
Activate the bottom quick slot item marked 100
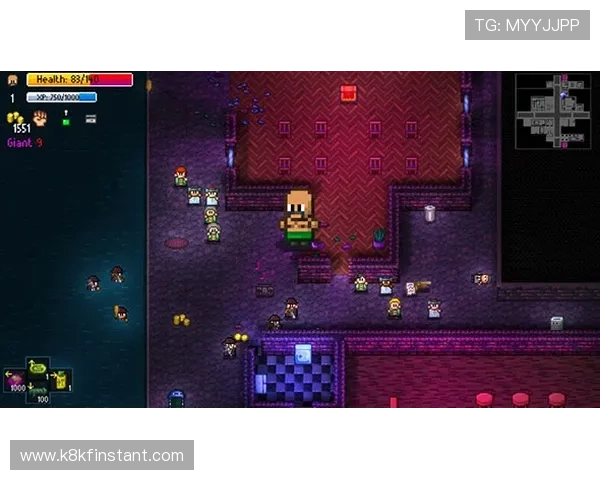(x=39, y=394)
